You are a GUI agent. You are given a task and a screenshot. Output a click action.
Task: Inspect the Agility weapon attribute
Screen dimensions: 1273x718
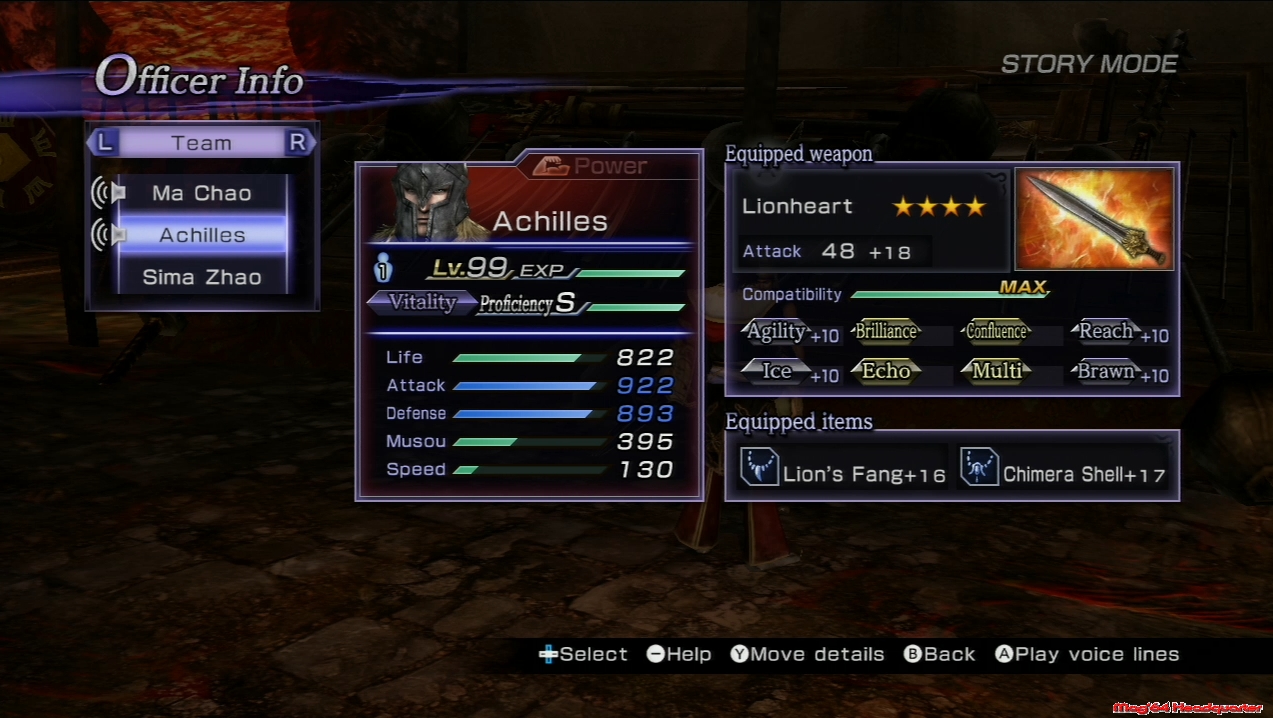777,333
